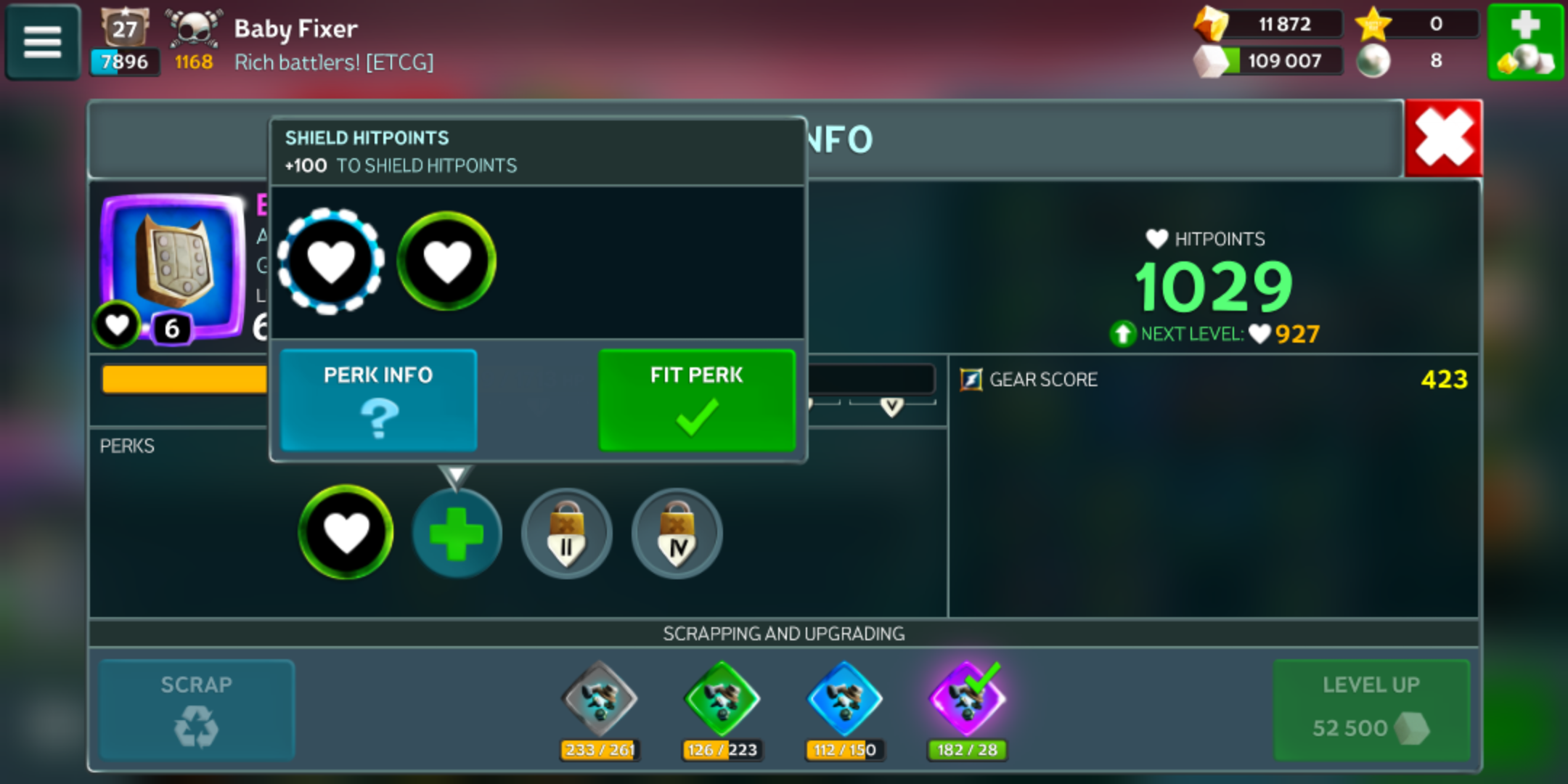Open the shop via green plus button
Screen dimensions: 1568x784
tap(1525, 42)
